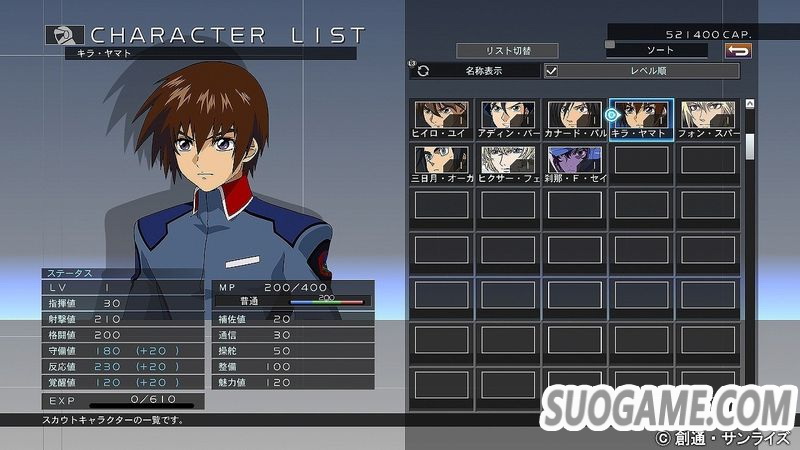
Task: Click the character list scrollbar
Action: (x=750, y=145)
